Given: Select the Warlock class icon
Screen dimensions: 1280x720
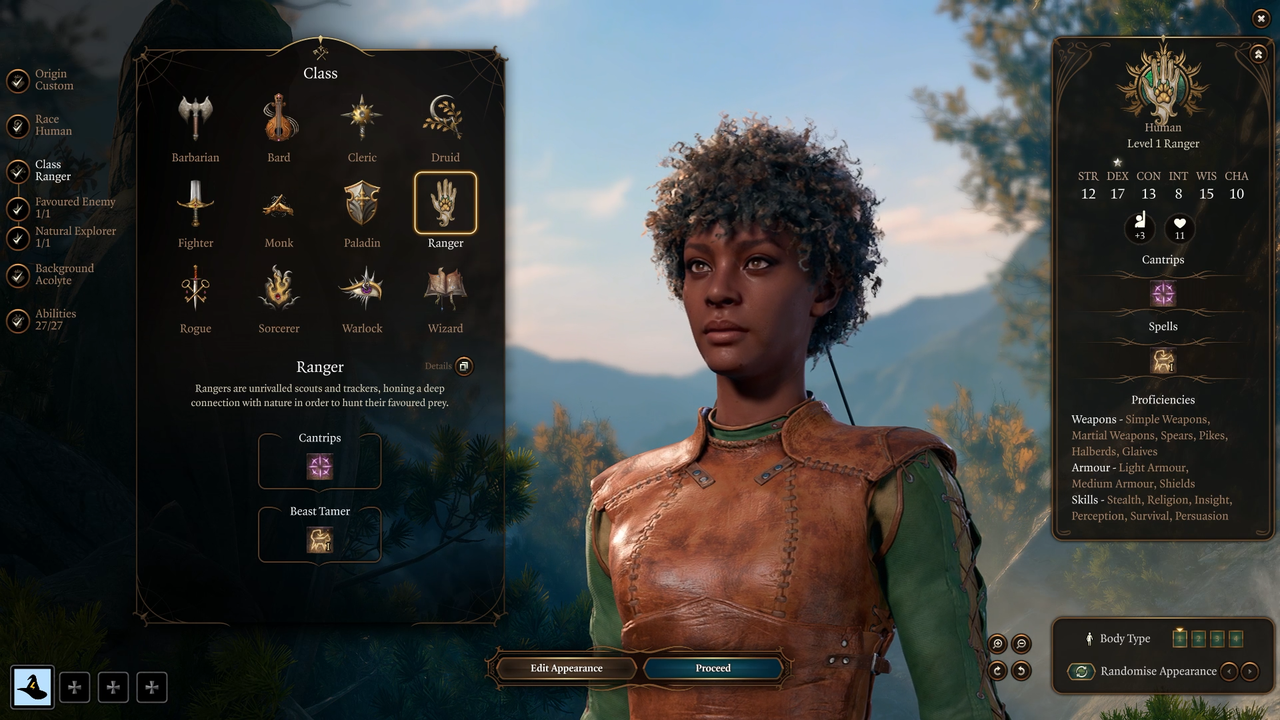Looking at the screenshot, I should pos(361,288).
